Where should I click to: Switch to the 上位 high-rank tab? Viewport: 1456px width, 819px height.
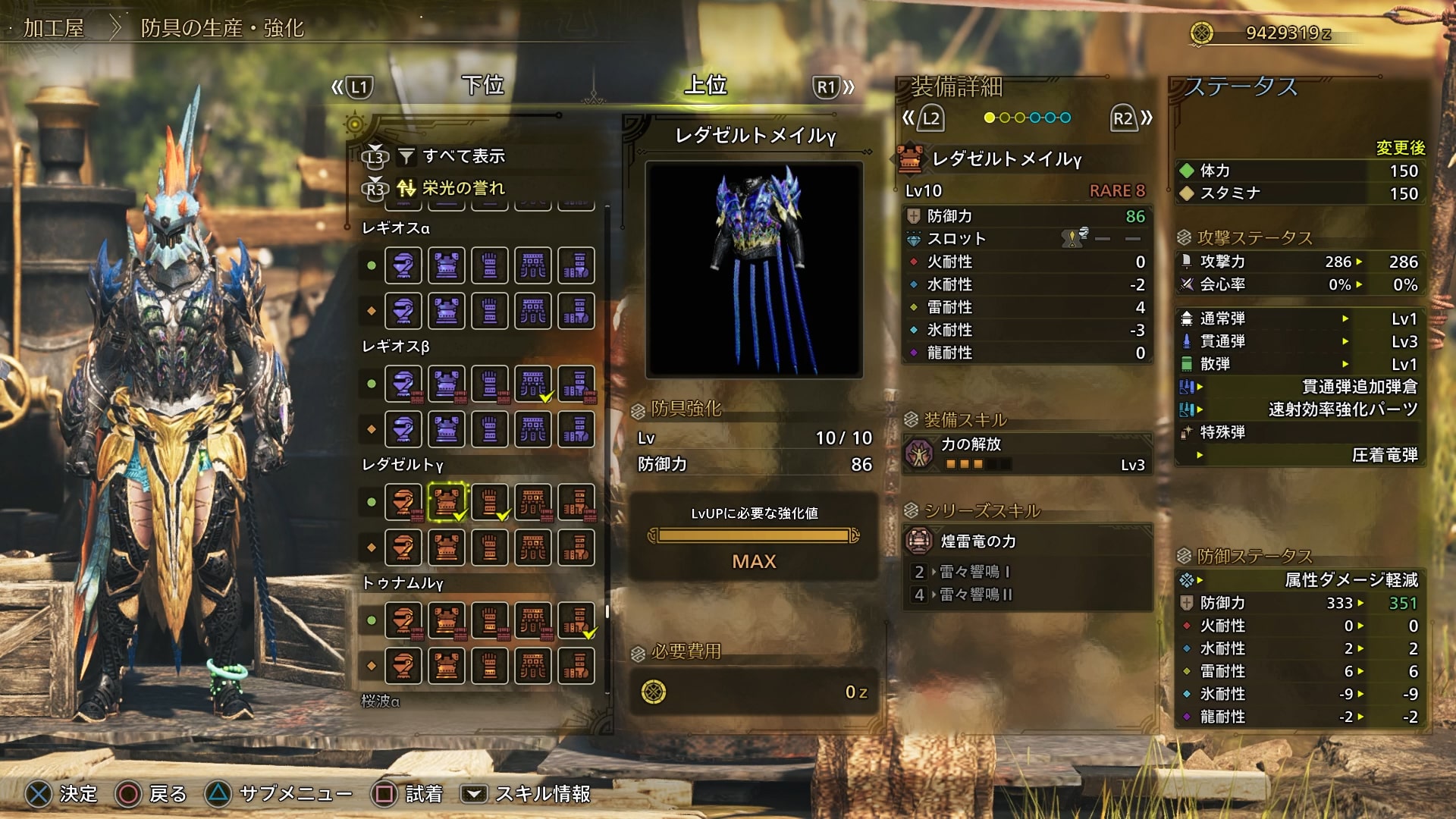[x=705, y=86]
